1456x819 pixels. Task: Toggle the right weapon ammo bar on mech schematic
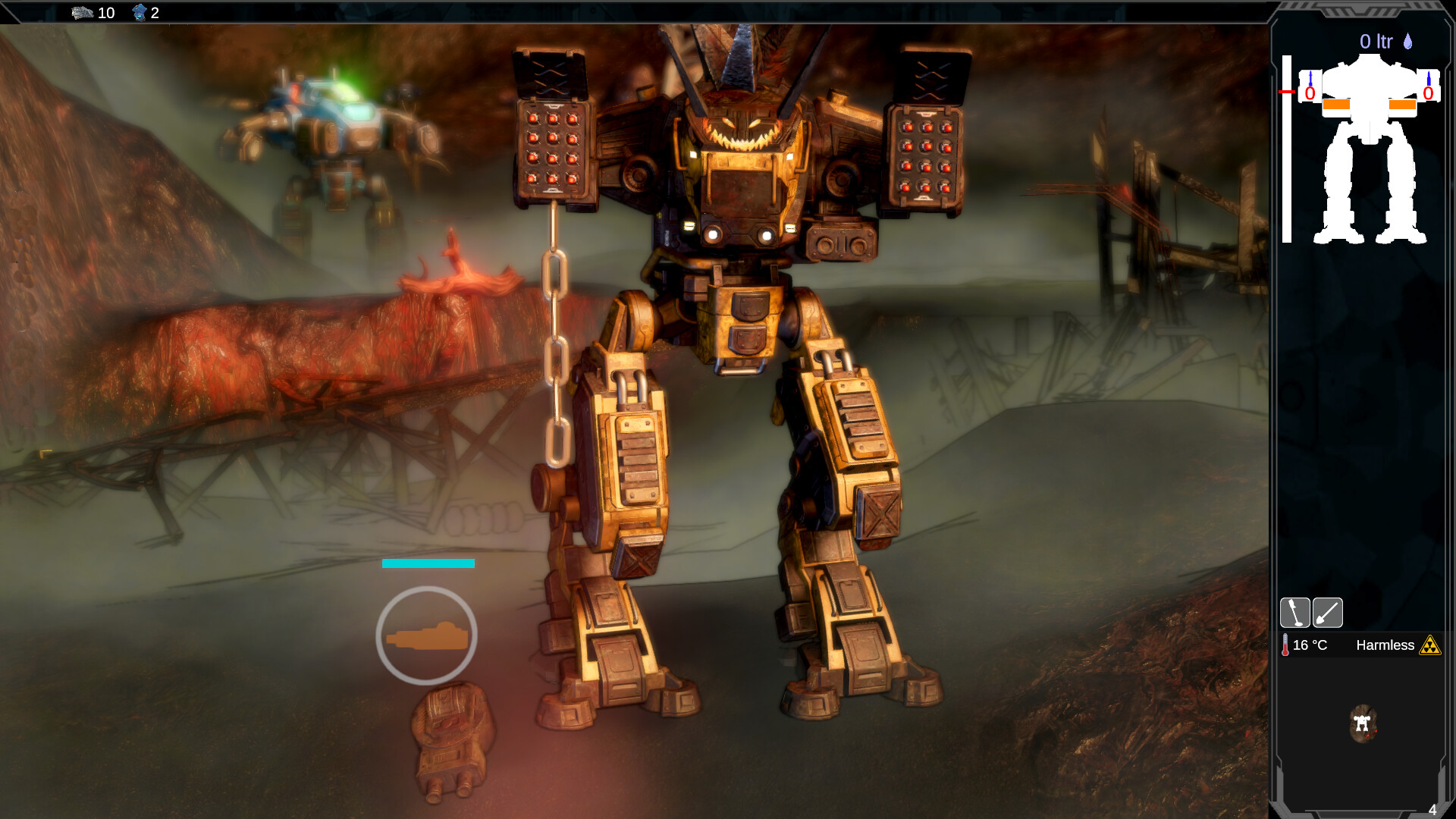[1403, 104]
